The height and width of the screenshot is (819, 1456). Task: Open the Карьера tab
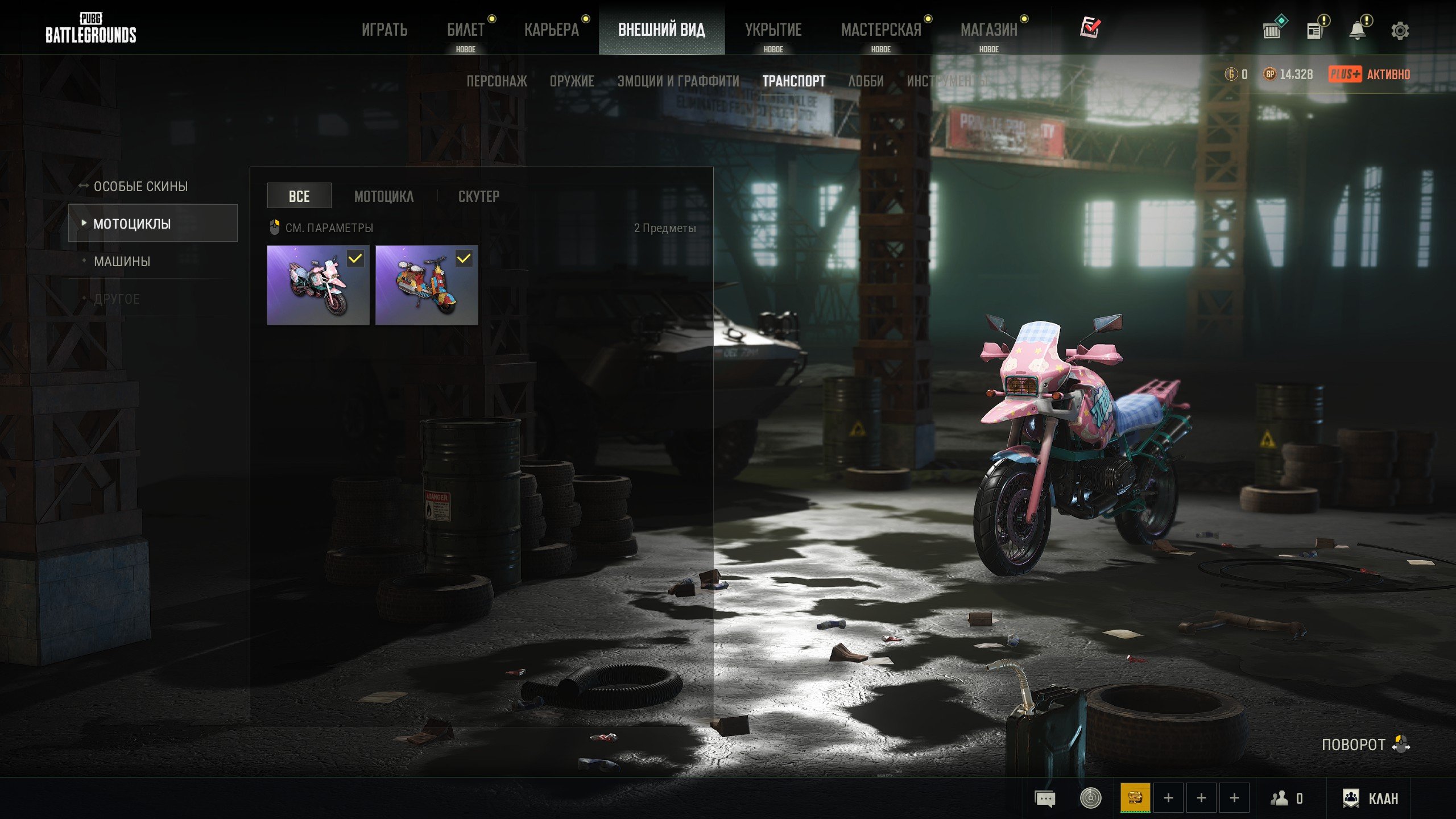tap(551, 30)
